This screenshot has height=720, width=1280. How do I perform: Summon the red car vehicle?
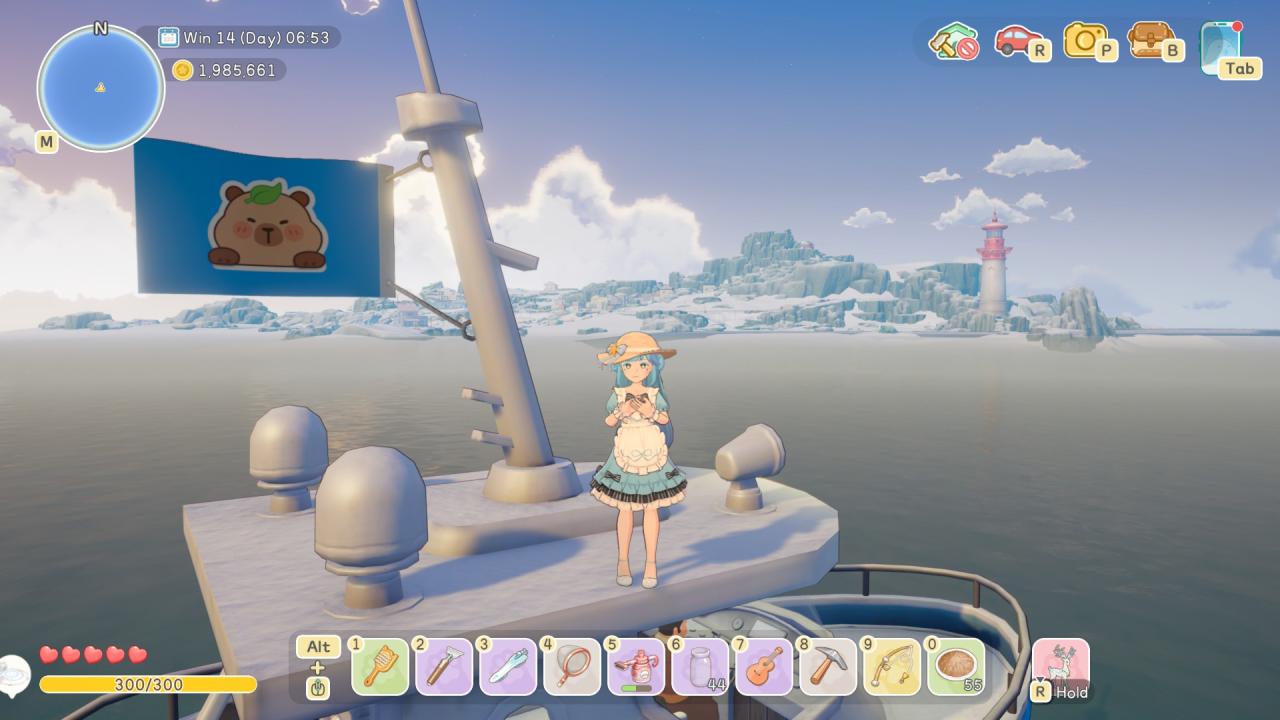coord(1016,41)
